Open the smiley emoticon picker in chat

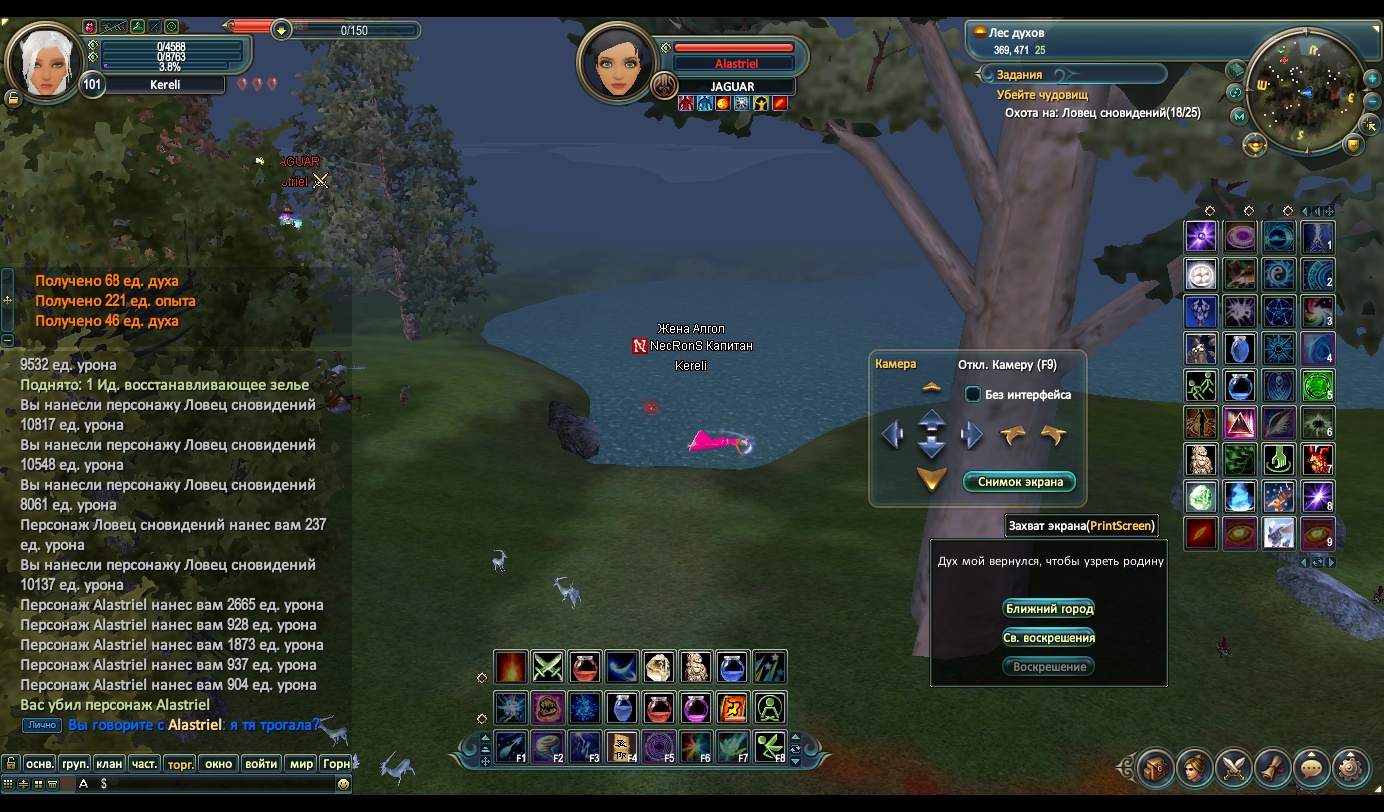[343, 784]
